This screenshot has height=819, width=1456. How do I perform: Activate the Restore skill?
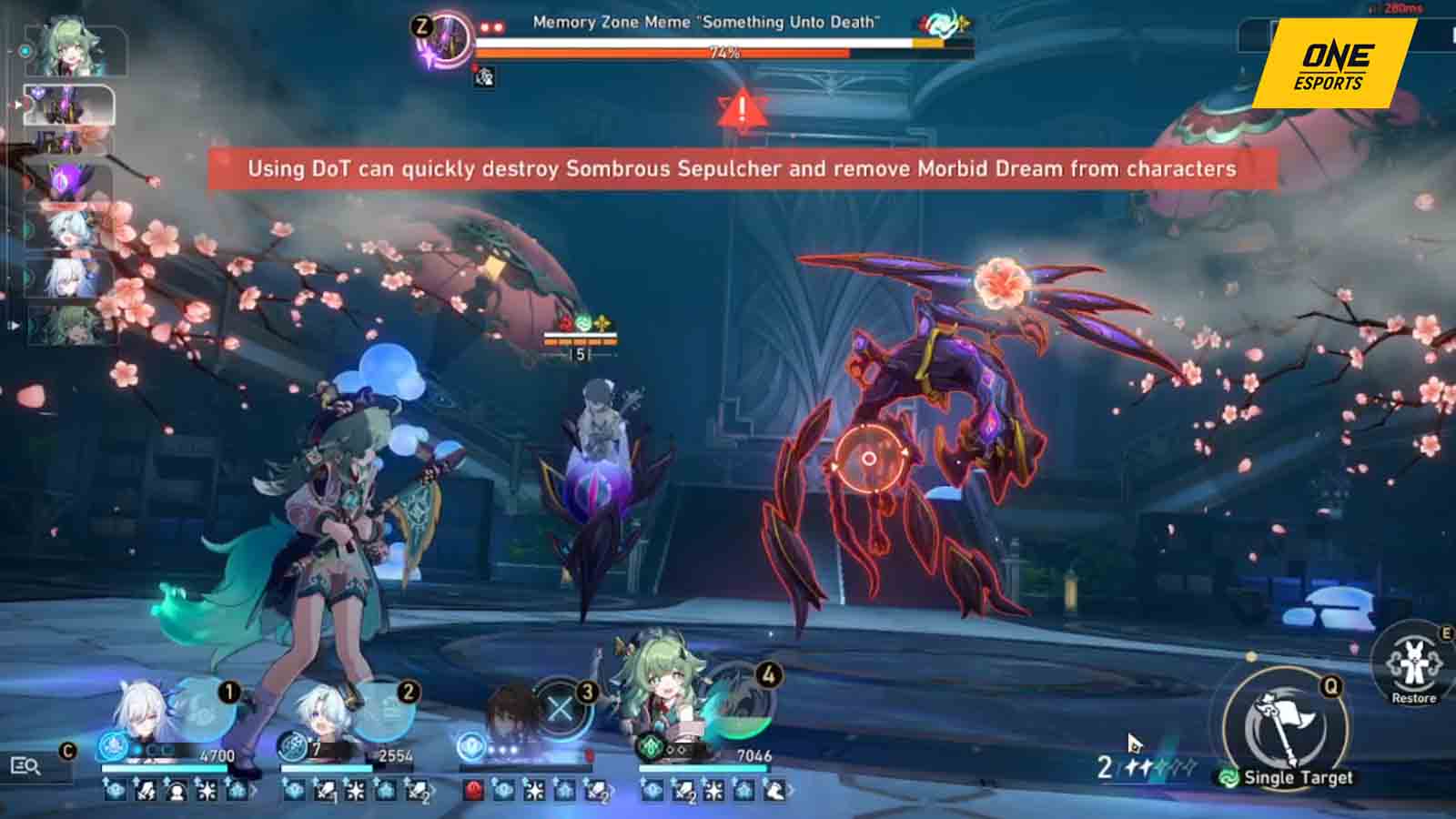pos(1412,664)
